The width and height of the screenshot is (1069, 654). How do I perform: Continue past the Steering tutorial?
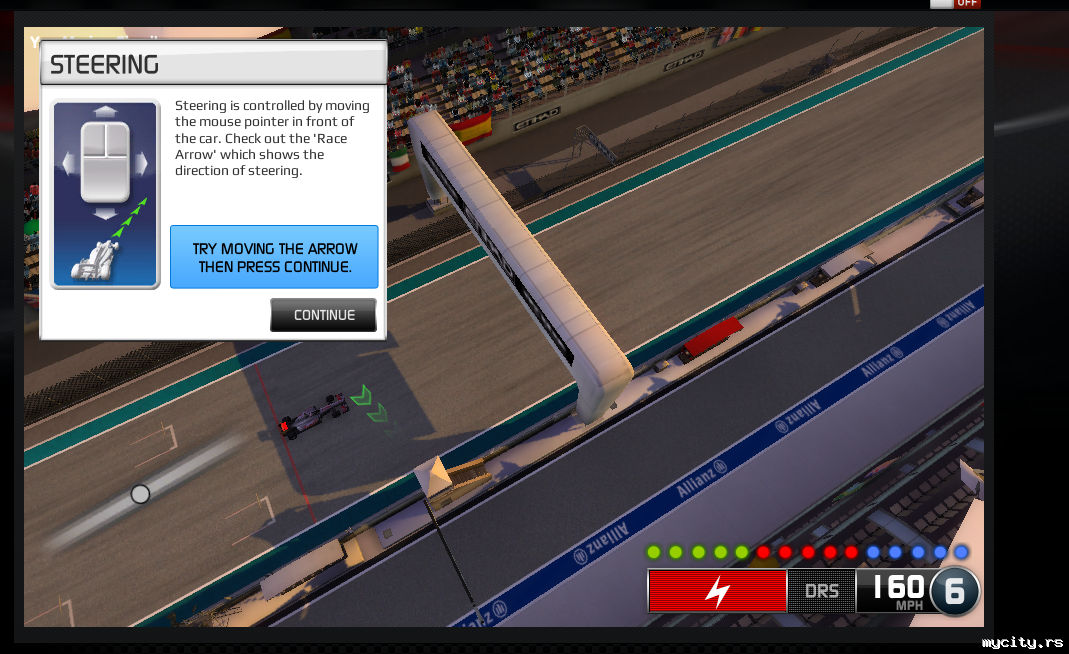[323, 315]
